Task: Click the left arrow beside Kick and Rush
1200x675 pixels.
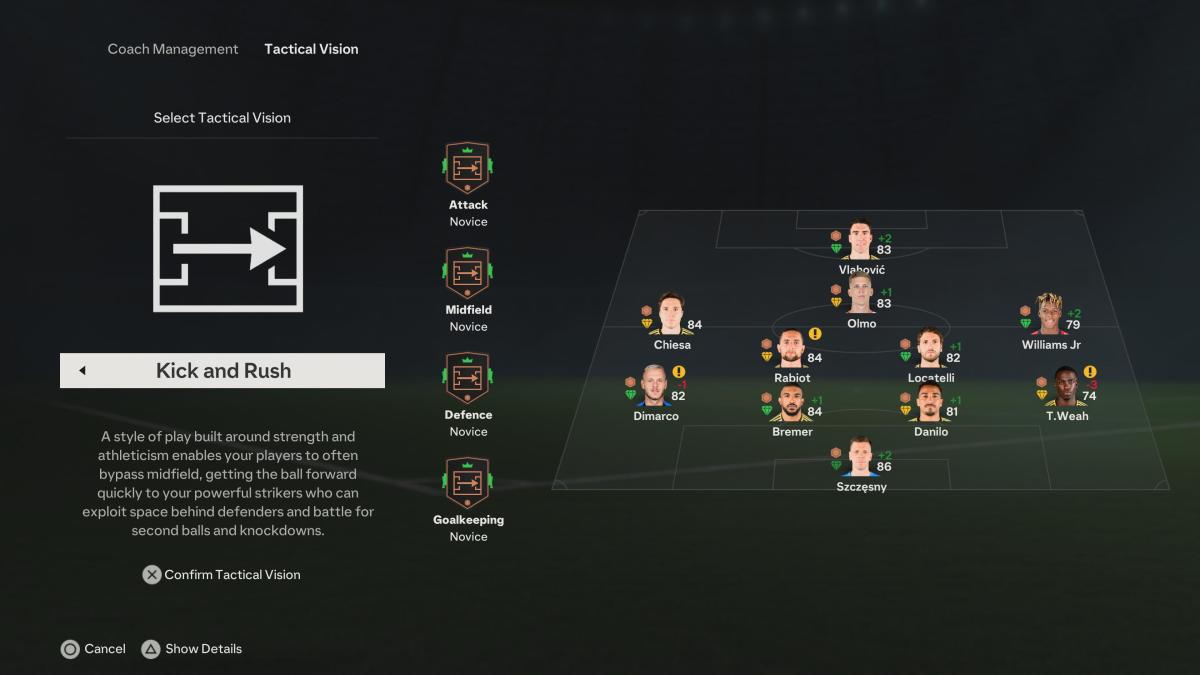Action: tap(82, 371)
